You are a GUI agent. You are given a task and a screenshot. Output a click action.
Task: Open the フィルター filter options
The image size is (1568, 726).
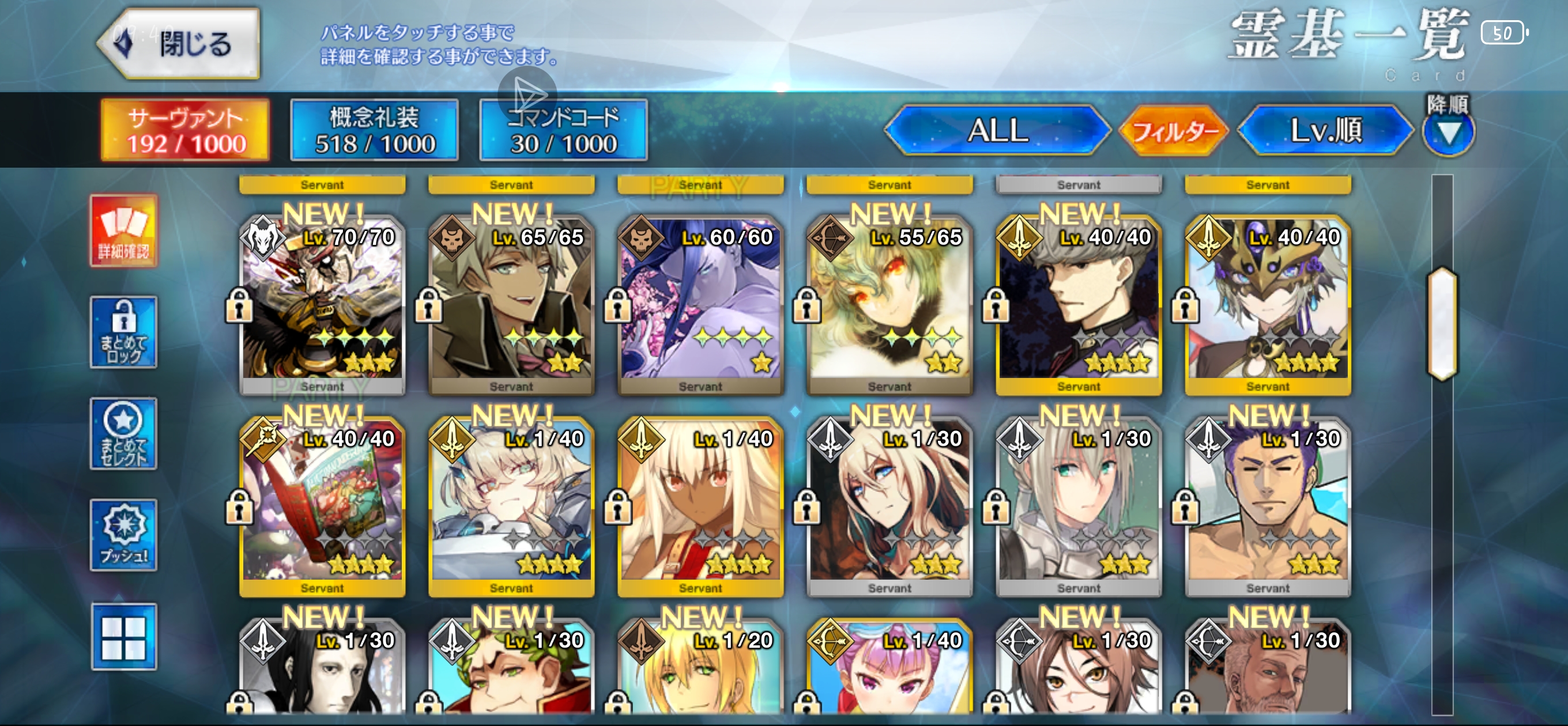pos(1174,130)
